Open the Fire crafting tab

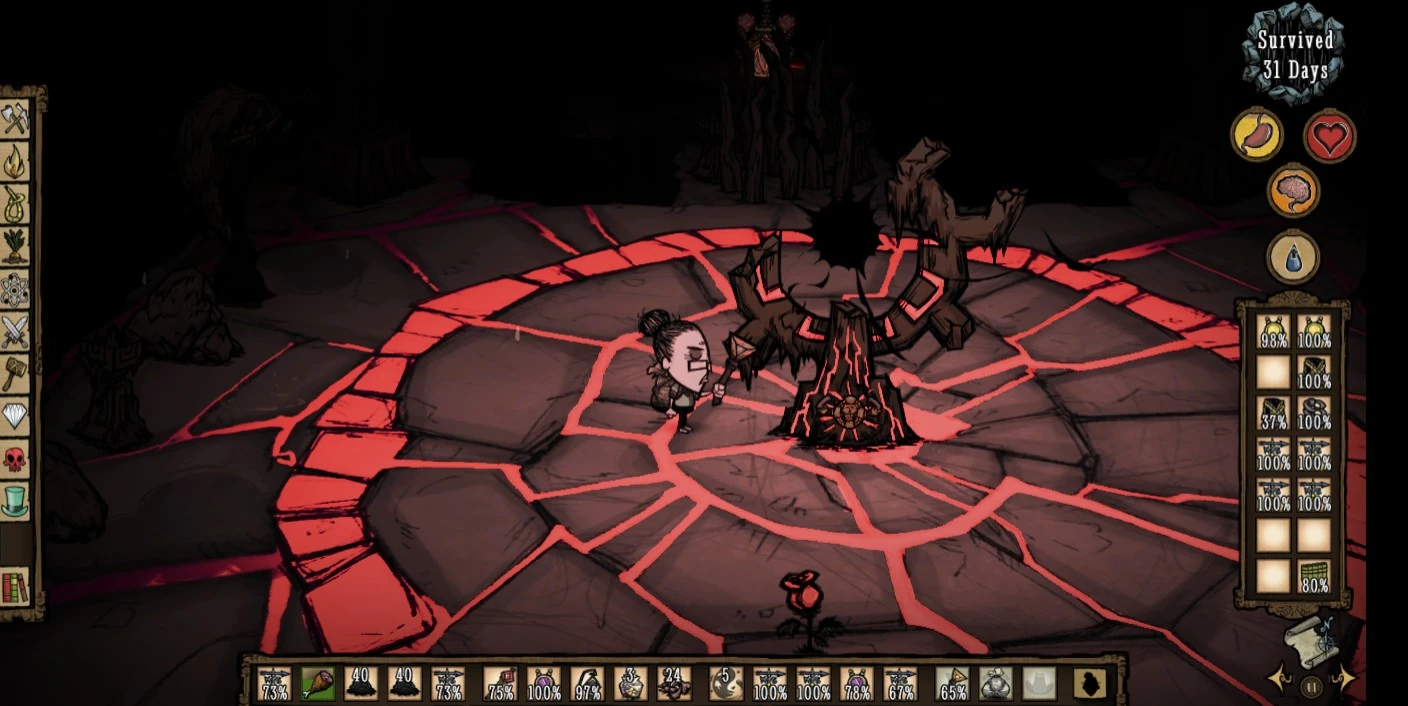pos(15,161)
